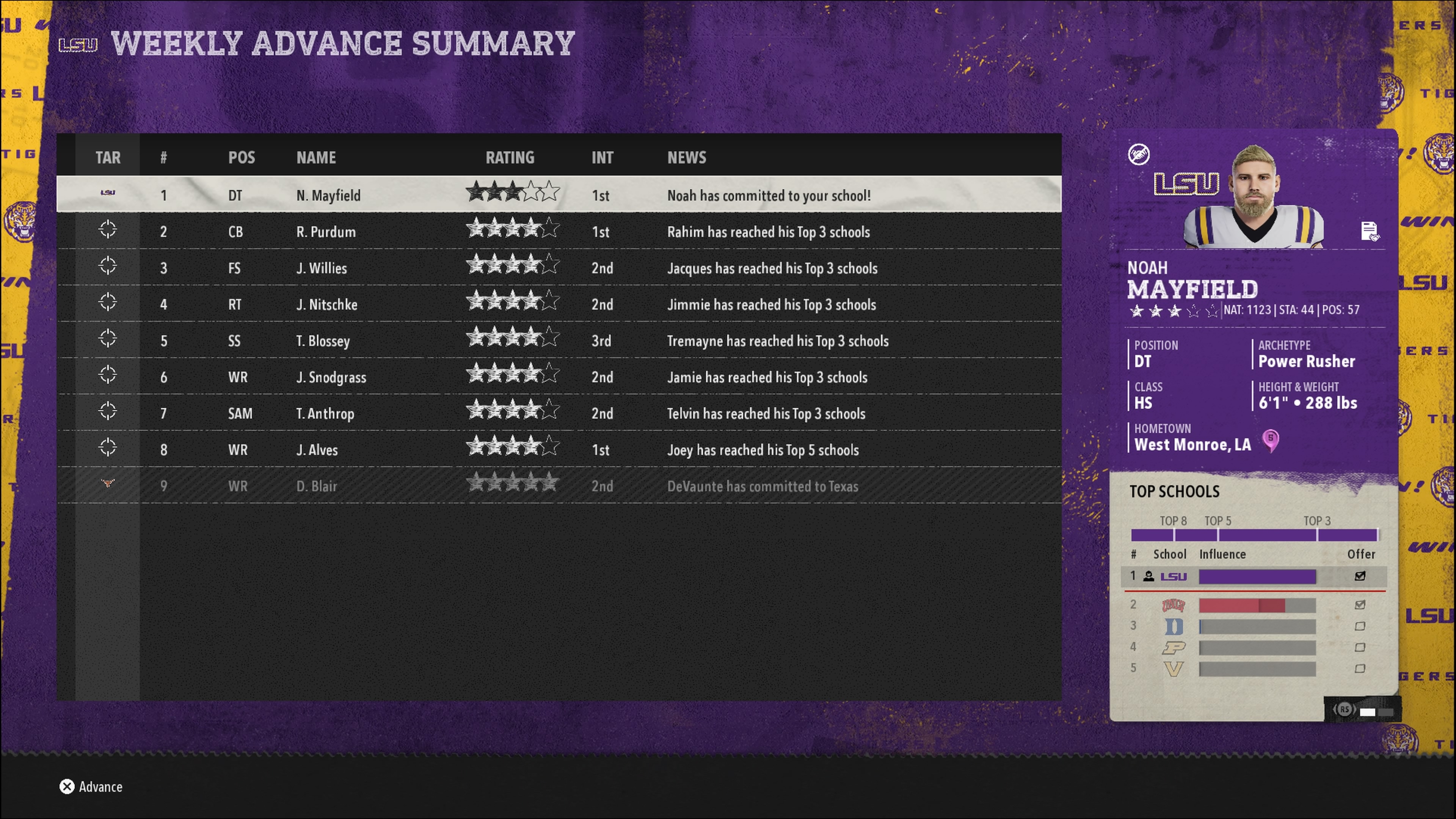Viewport: 1456px width, 819px height.
Task: Sort list by the RATING column header
Action: coord(510,158)
